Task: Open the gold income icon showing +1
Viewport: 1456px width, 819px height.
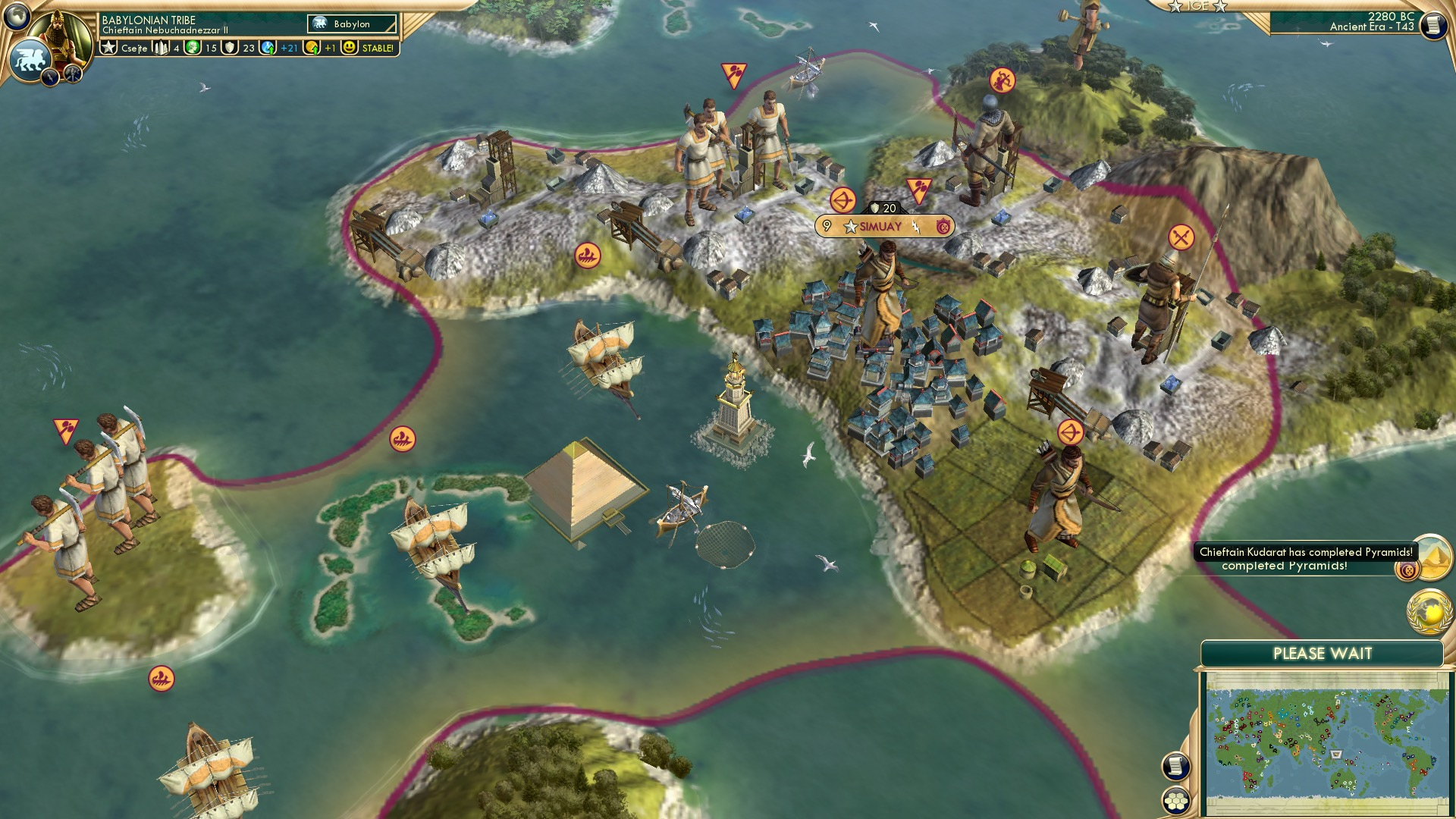Action: point(311,49)
